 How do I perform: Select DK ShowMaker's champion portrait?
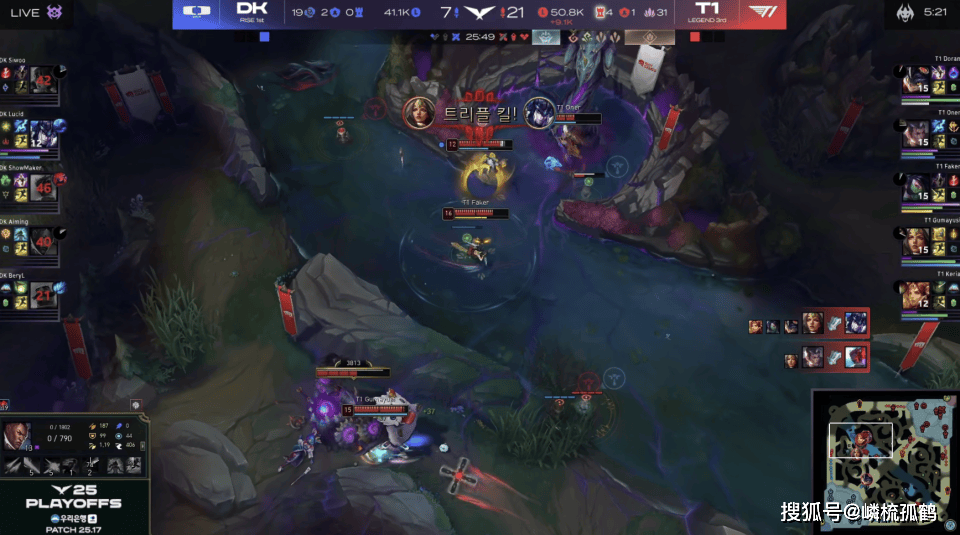tap(42, 187)
